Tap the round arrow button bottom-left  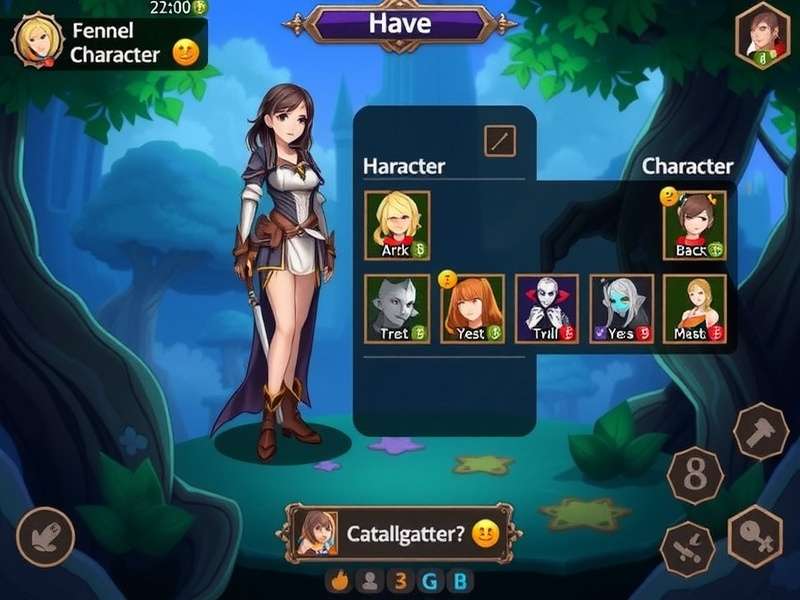(x=45, y=537)
